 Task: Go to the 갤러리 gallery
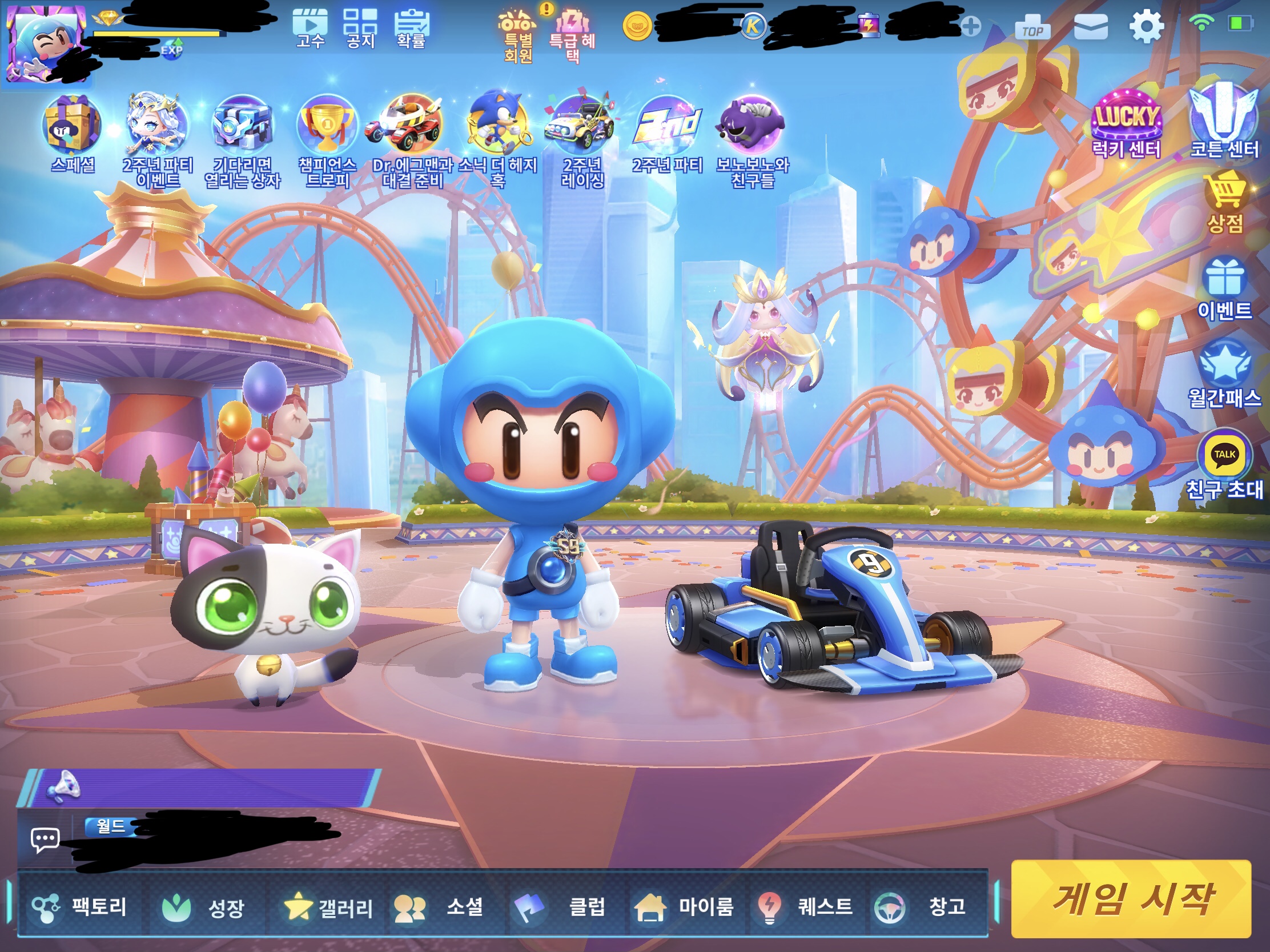coord(328,907)
